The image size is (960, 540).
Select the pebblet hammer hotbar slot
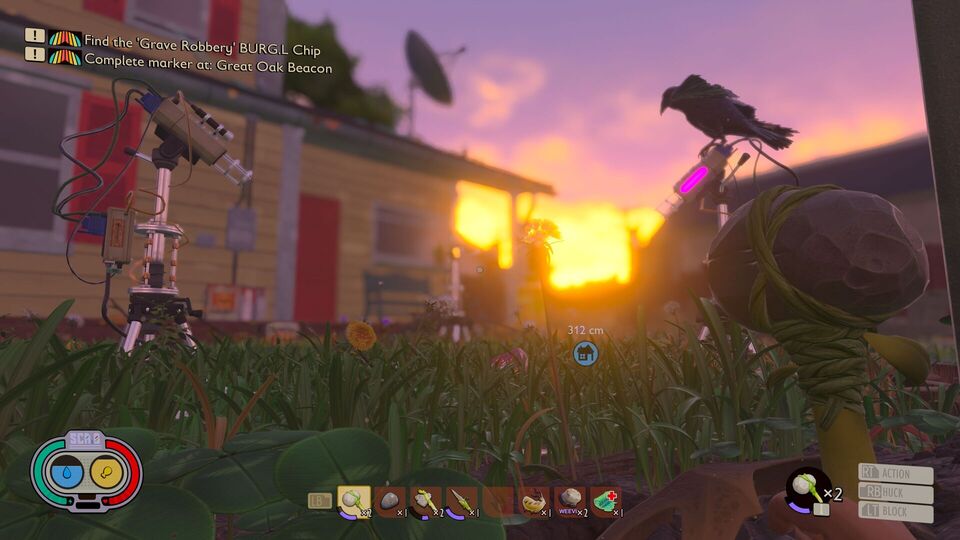(354, 500)
